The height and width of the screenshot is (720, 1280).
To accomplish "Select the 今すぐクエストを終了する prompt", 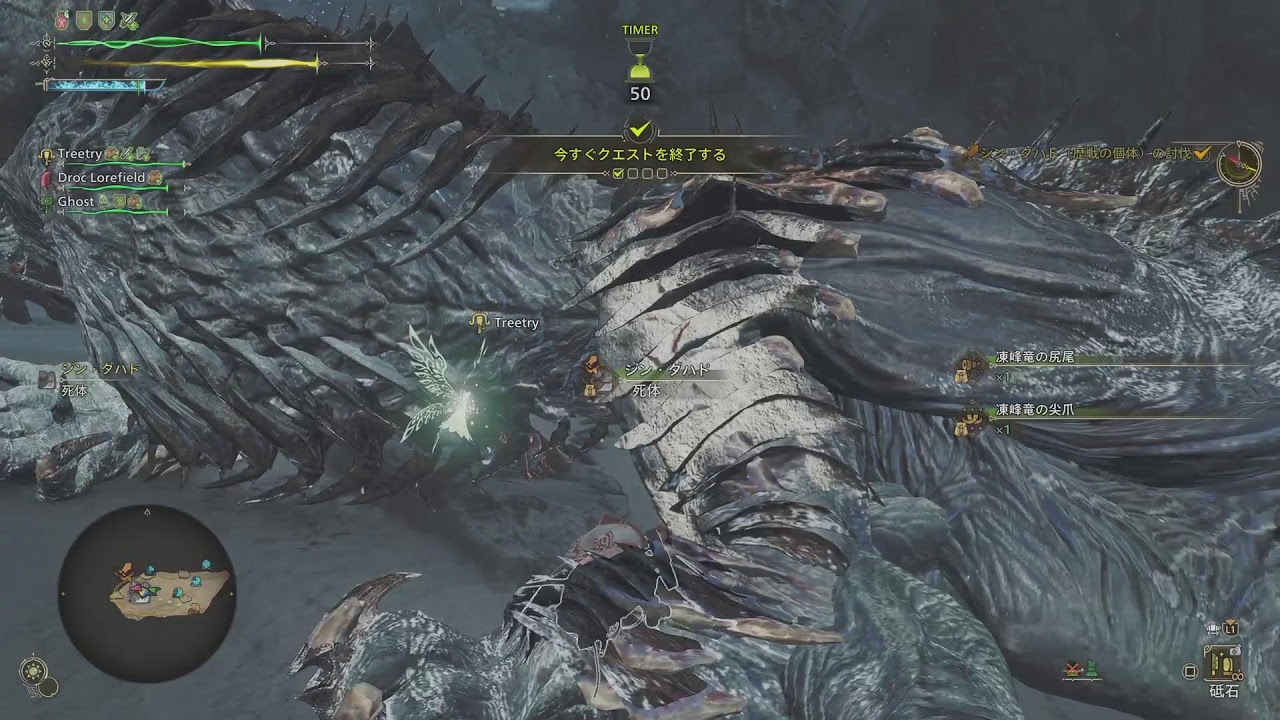I will tap(640, 155).
